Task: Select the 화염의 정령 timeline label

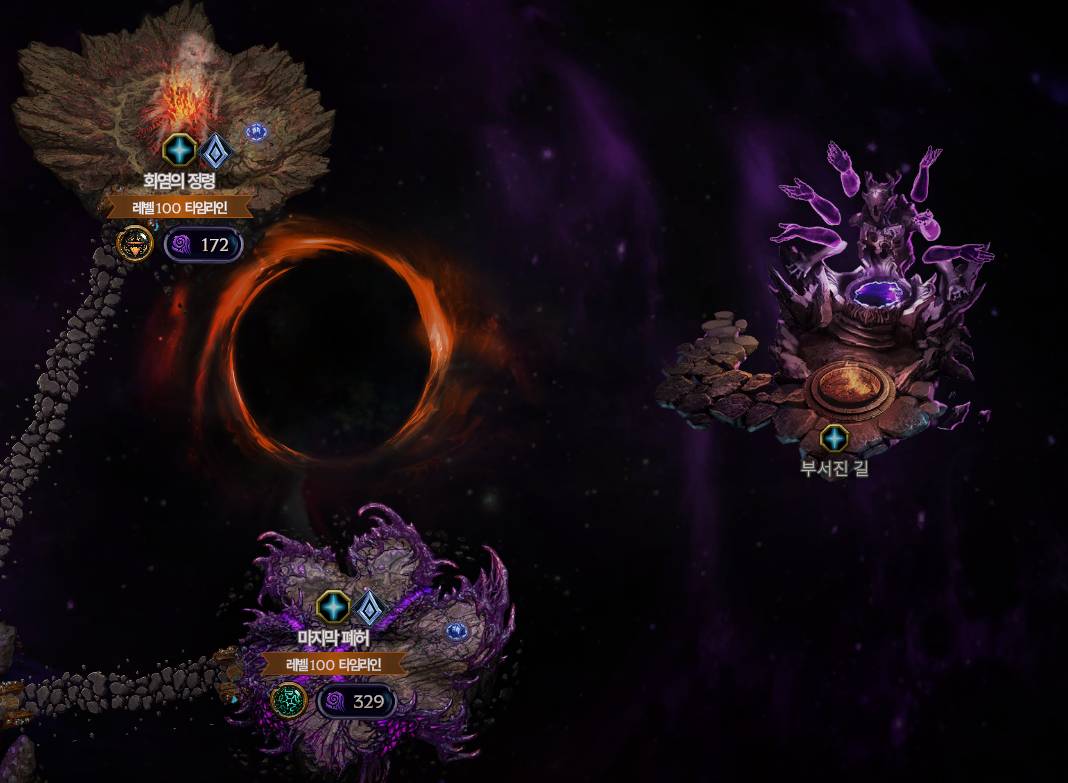Action: click(179, 181)
